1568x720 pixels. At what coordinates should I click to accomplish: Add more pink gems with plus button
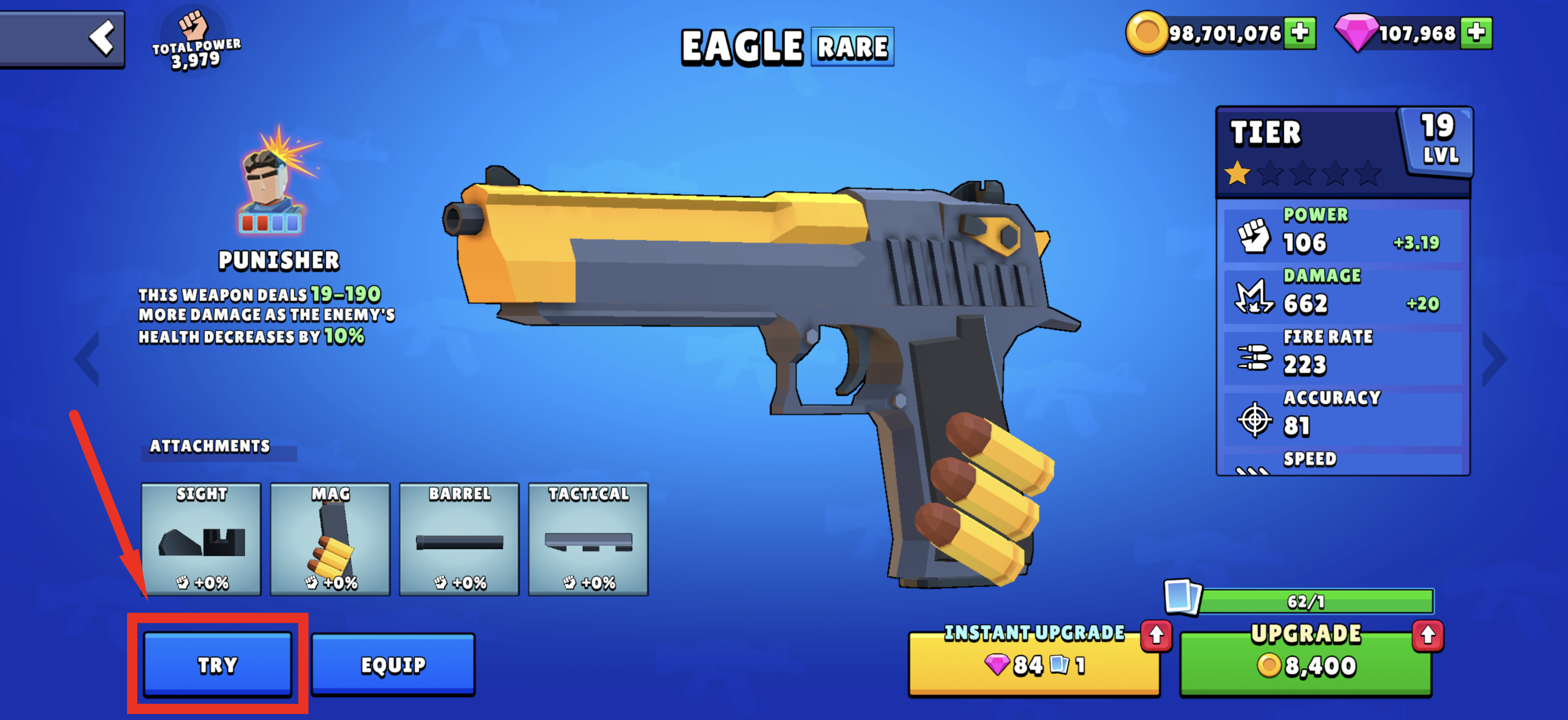tap(1476, 32)
